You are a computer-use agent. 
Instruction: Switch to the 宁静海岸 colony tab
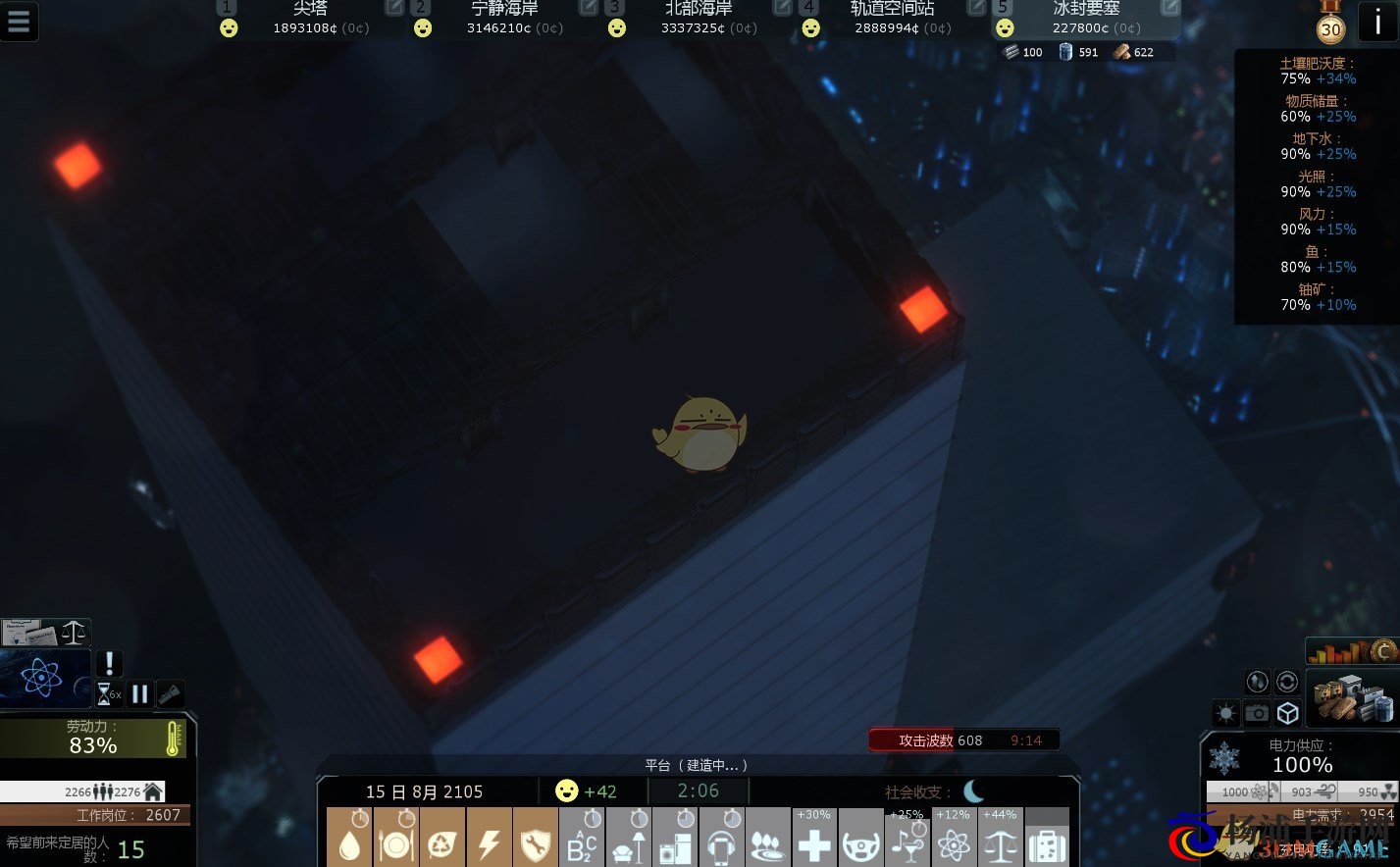click(504, 18)
